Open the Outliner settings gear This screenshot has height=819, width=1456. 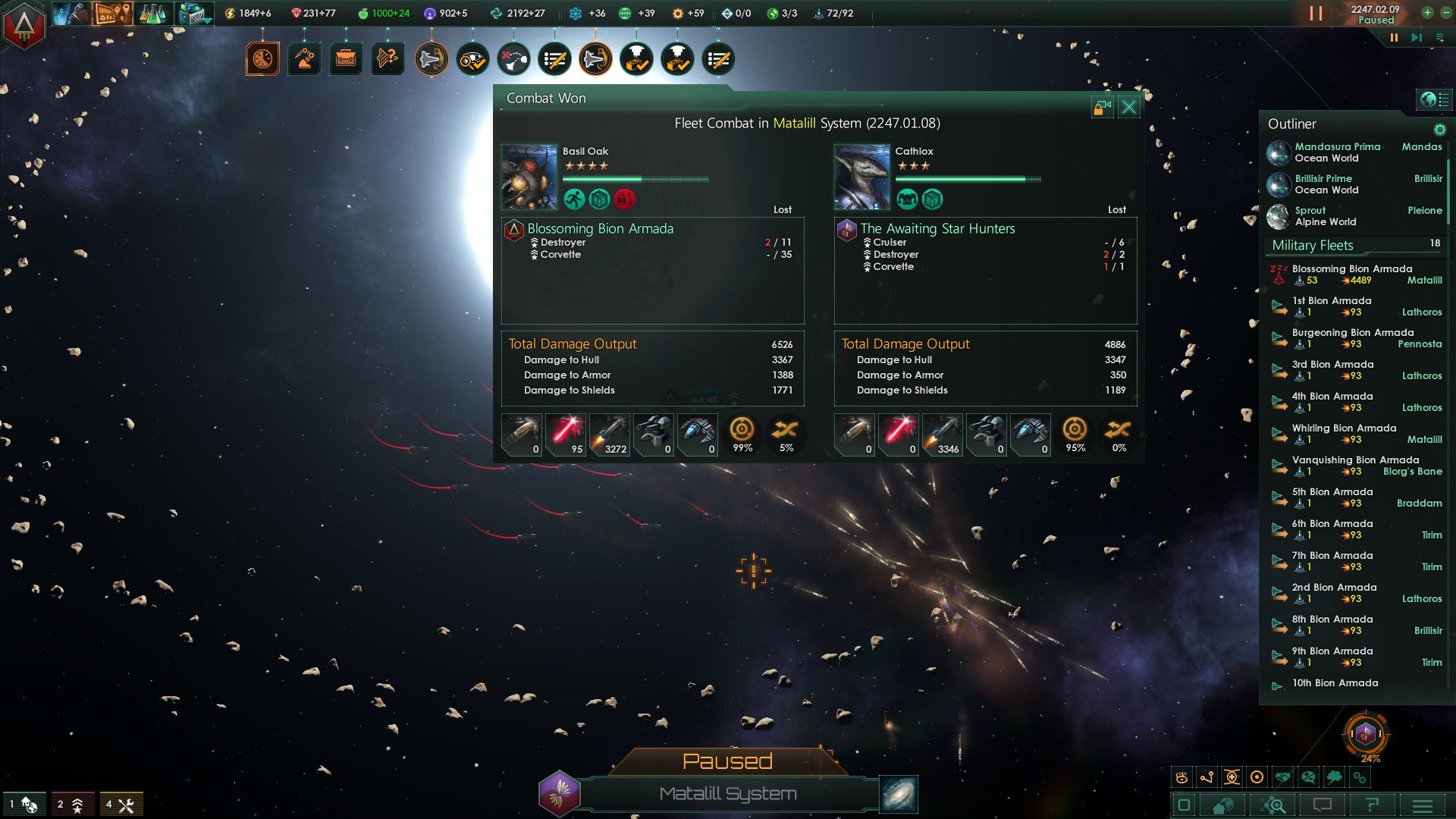coord(1439,130)
